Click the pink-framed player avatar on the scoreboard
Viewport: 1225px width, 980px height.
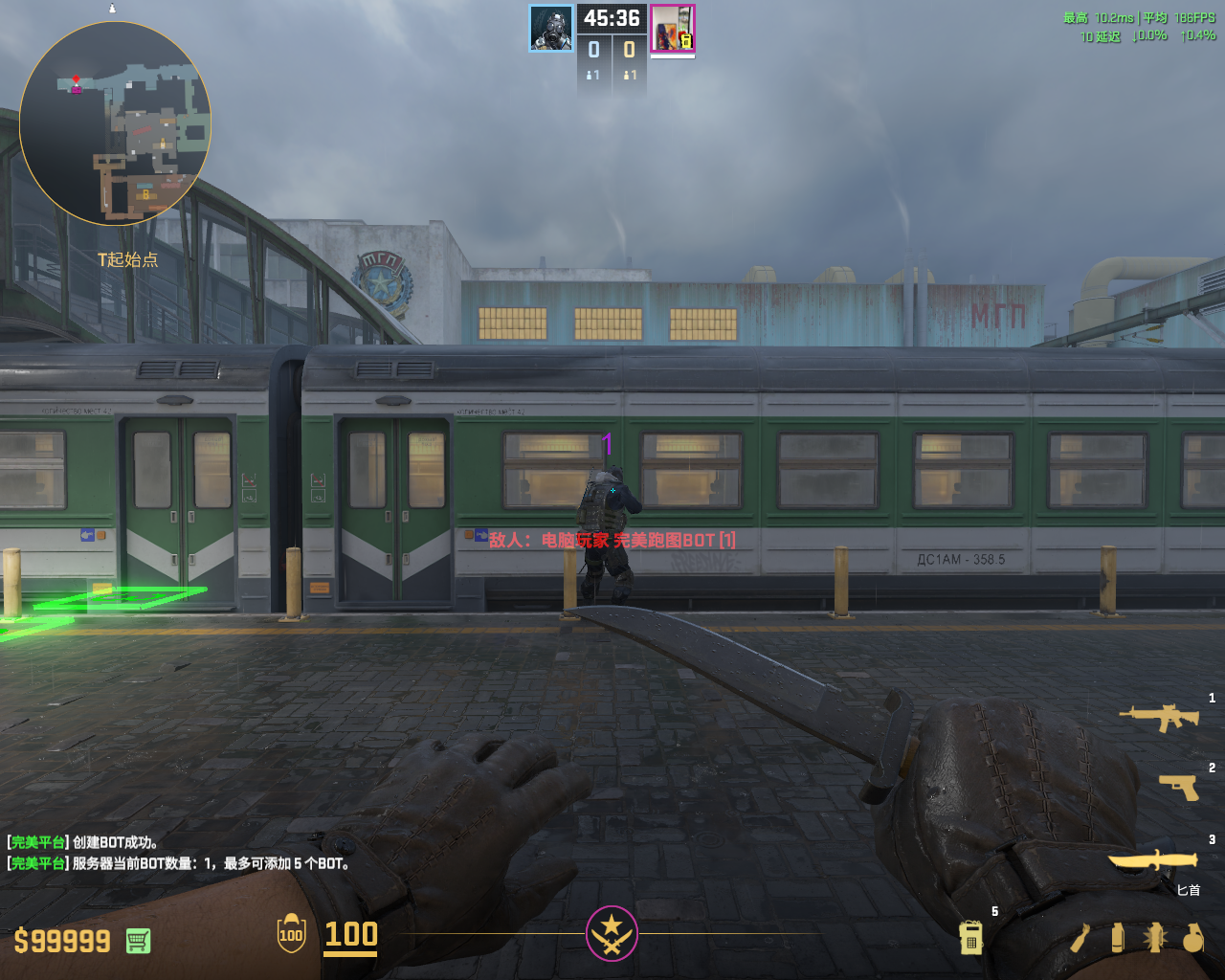(x=673, y=29)
